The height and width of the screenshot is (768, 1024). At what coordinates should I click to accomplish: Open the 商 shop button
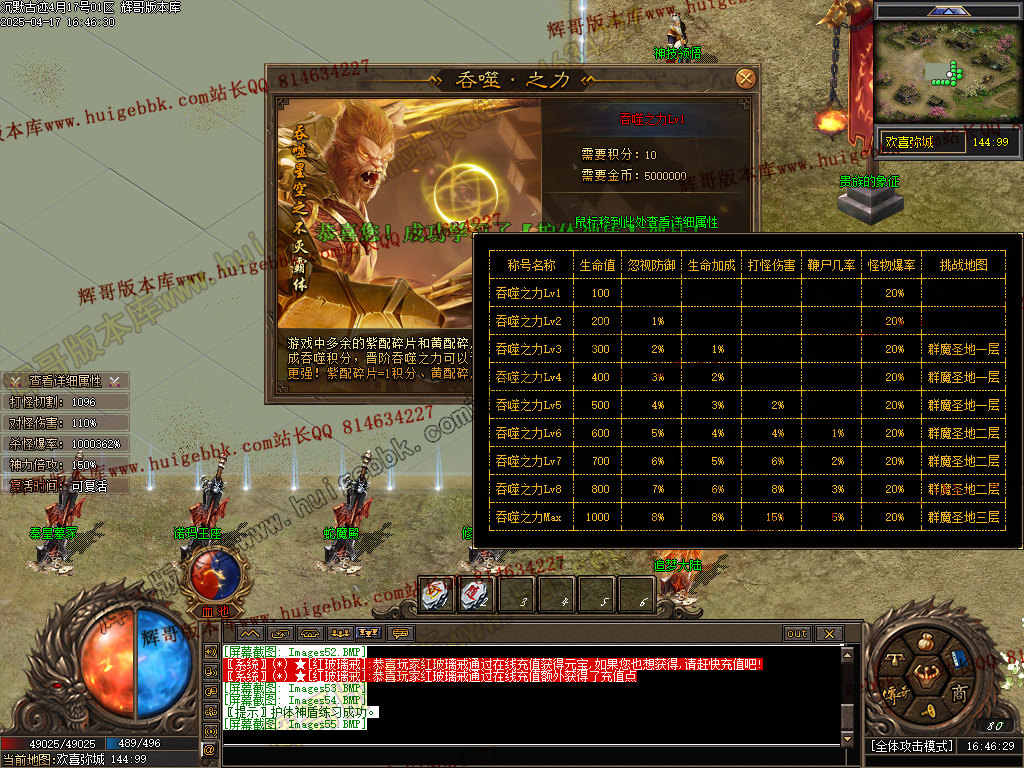958,694
